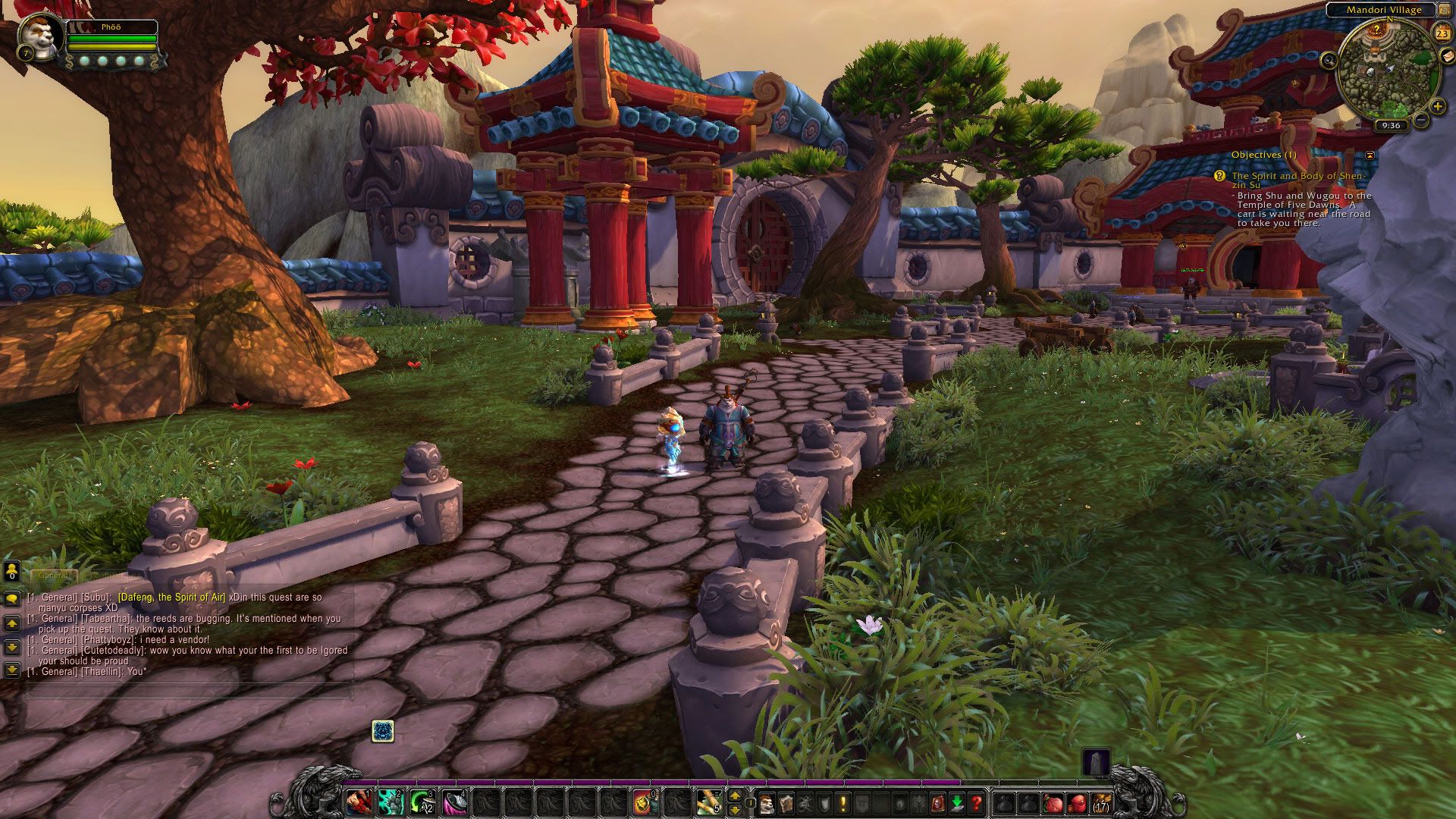Open the calendar showing day 23
This screenshot has width=1456, height=819.
[1442, 33]
